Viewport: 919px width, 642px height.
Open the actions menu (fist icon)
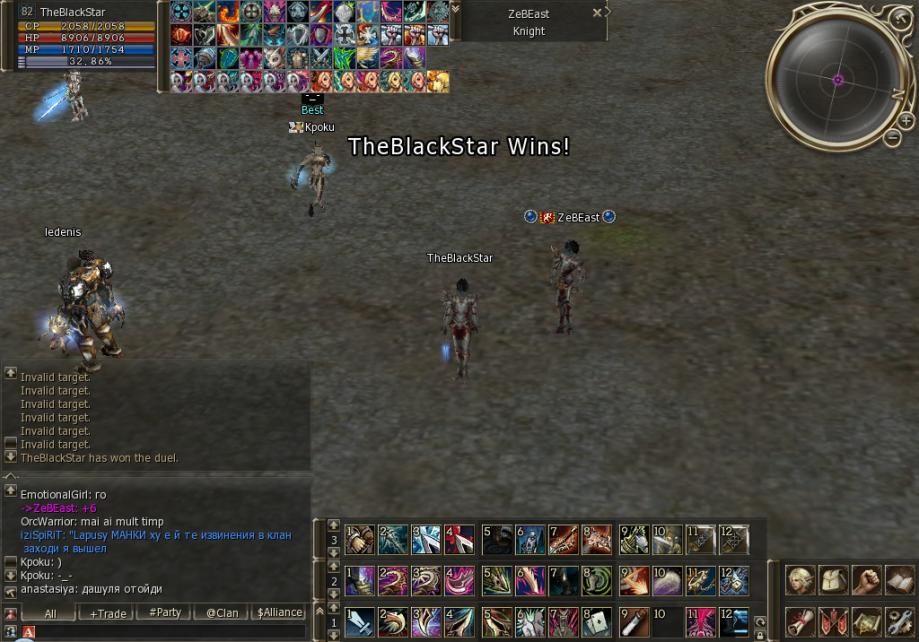coord(867,580)
